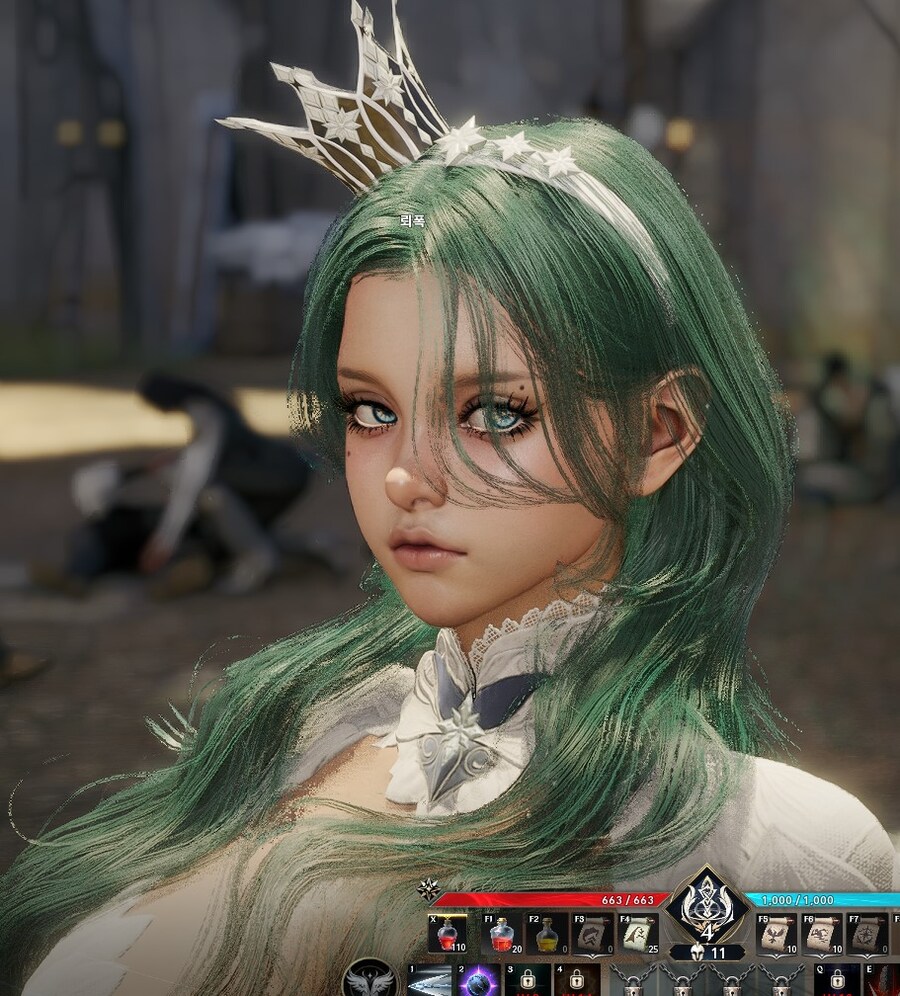Click the locked Q skill slot
Viewport: 900px width, 996px height.
point(836,981)
